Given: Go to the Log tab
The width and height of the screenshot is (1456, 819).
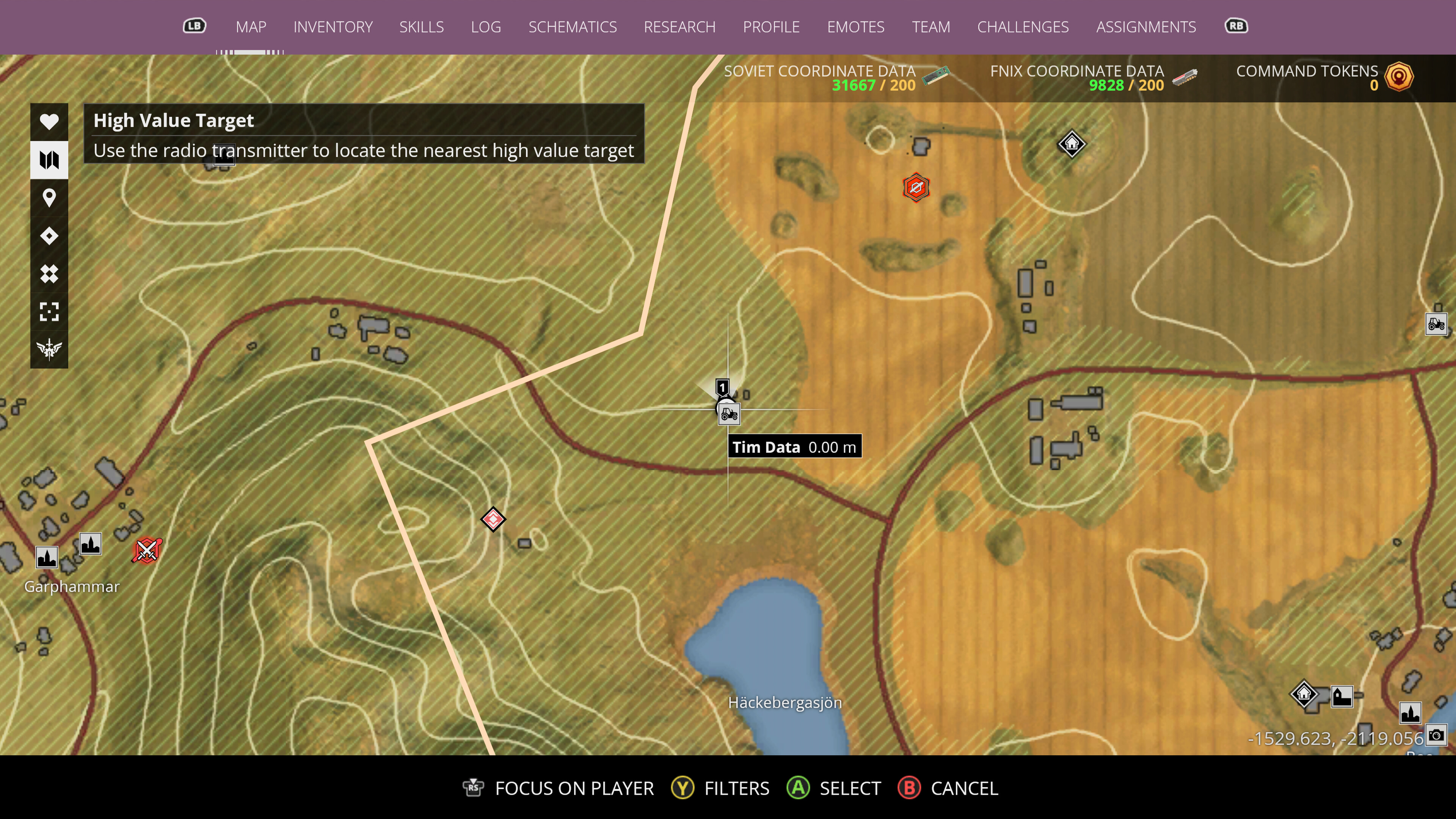Looking at the screenshot, I should (485, 27).
